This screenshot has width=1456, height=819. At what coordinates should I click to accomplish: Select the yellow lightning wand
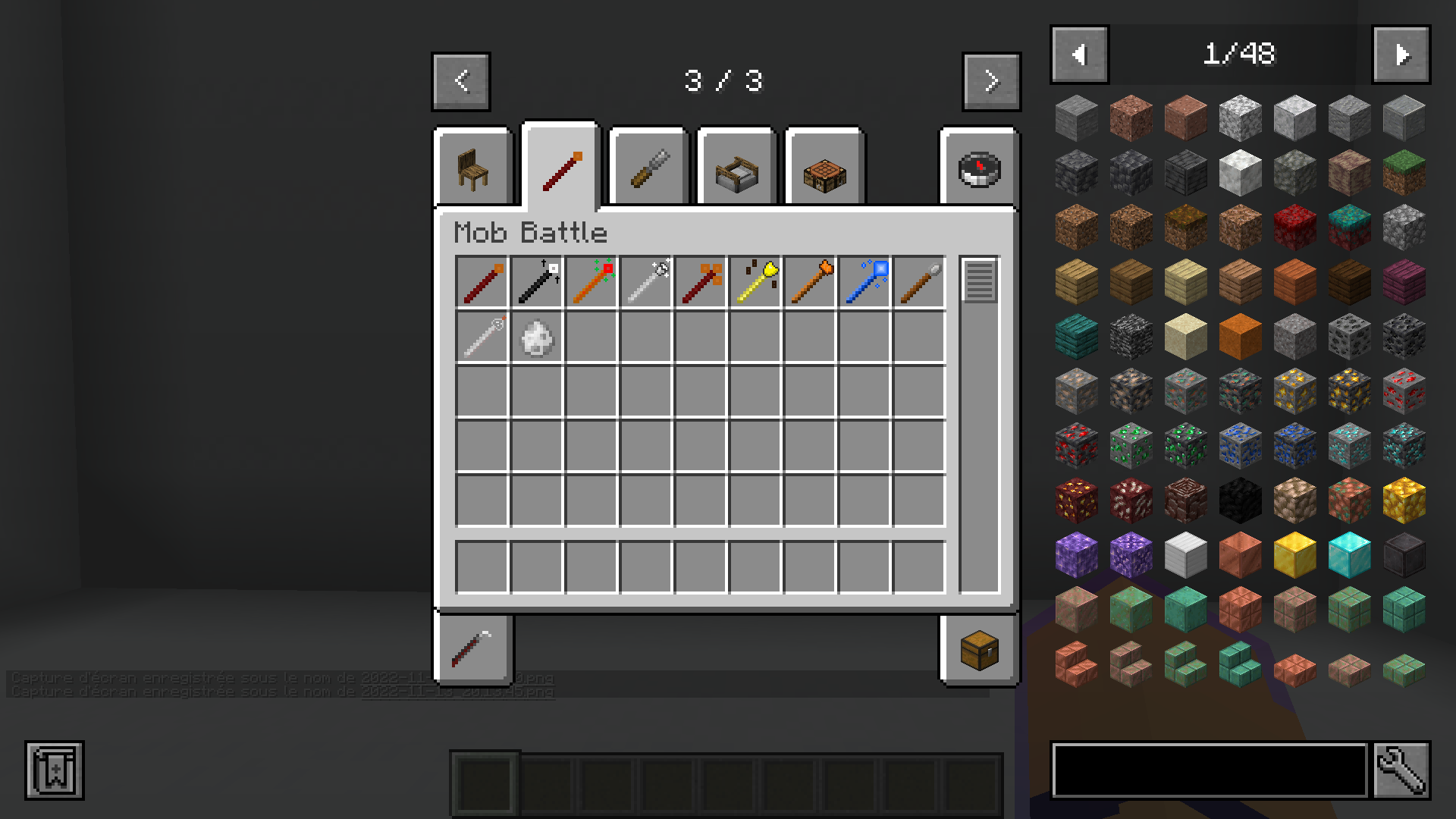[755, 281]
